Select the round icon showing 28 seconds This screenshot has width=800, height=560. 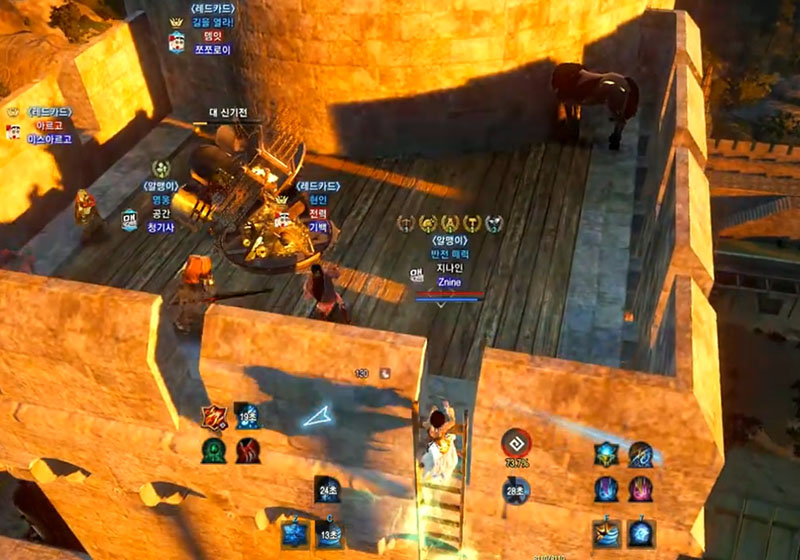pyautogui.click(x=516, y=490)
